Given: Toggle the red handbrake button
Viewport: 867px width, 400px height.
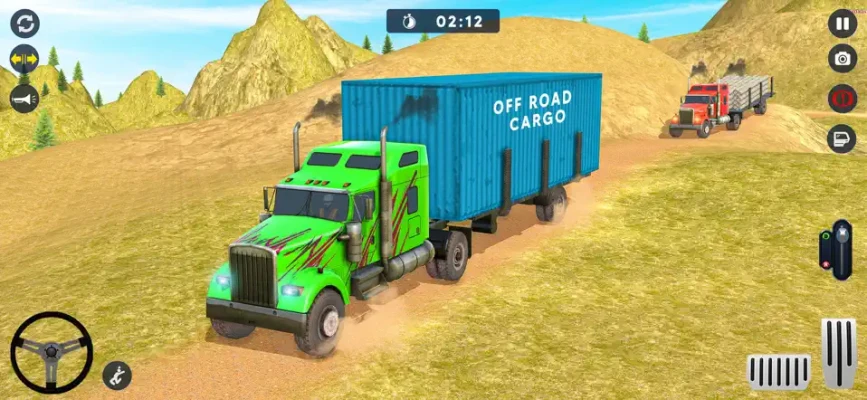Looking at the screenshot, I should pos(842,98).
